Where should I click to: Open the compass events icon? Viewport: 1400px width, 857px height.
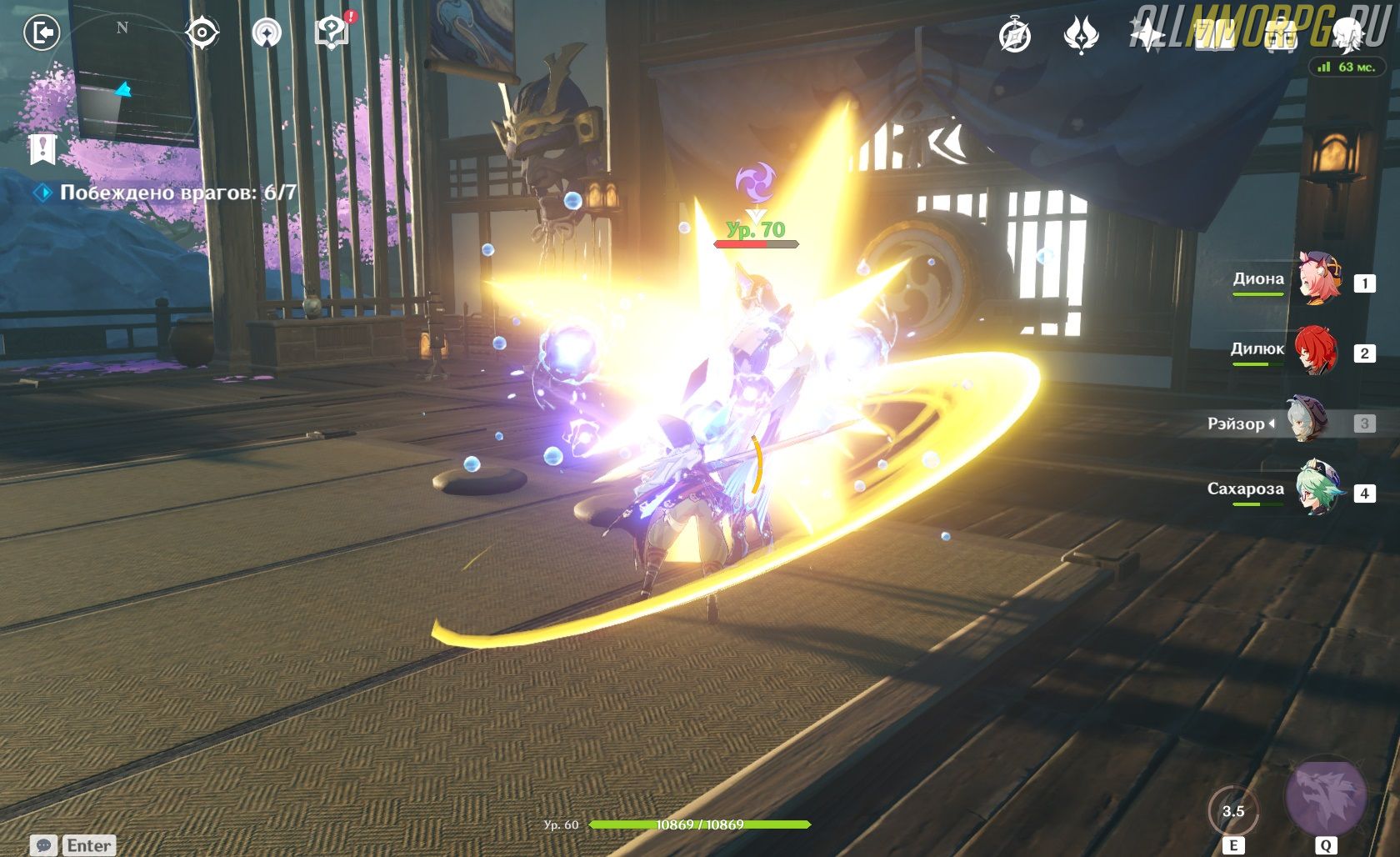click(x=1015, y=36)
